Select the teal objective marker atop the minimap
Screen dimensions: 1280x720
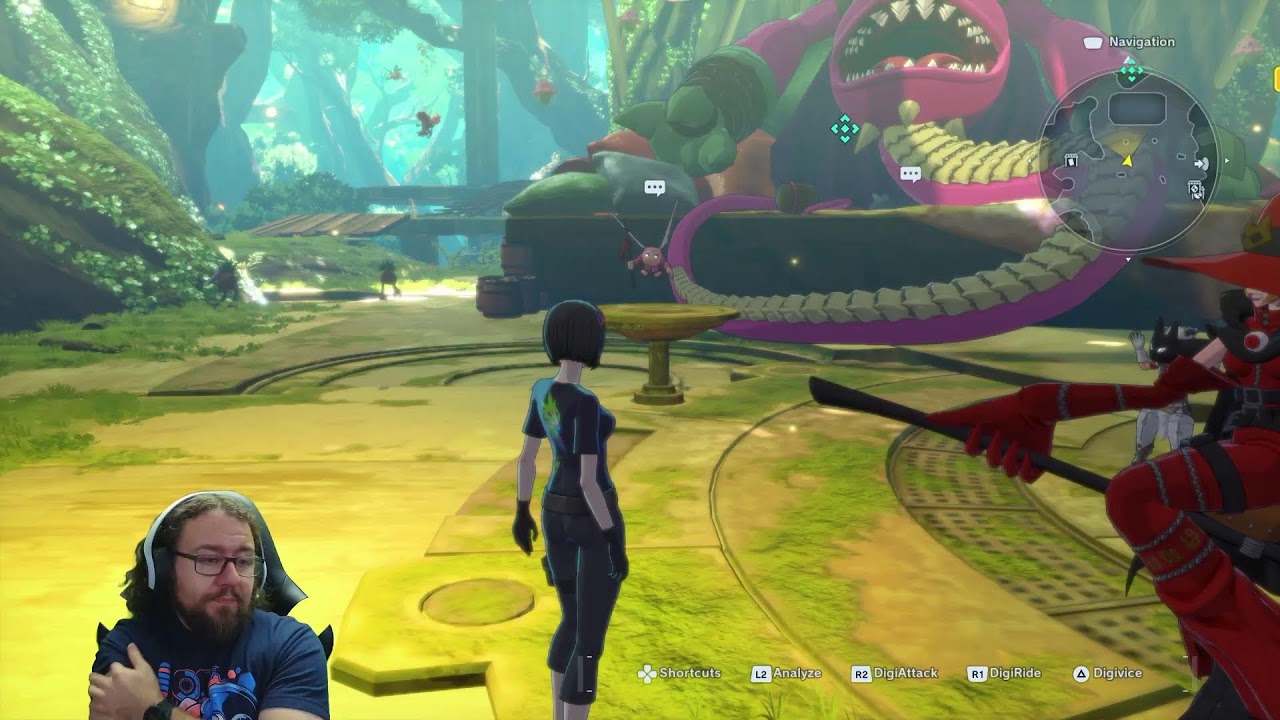coord(1131,71)
